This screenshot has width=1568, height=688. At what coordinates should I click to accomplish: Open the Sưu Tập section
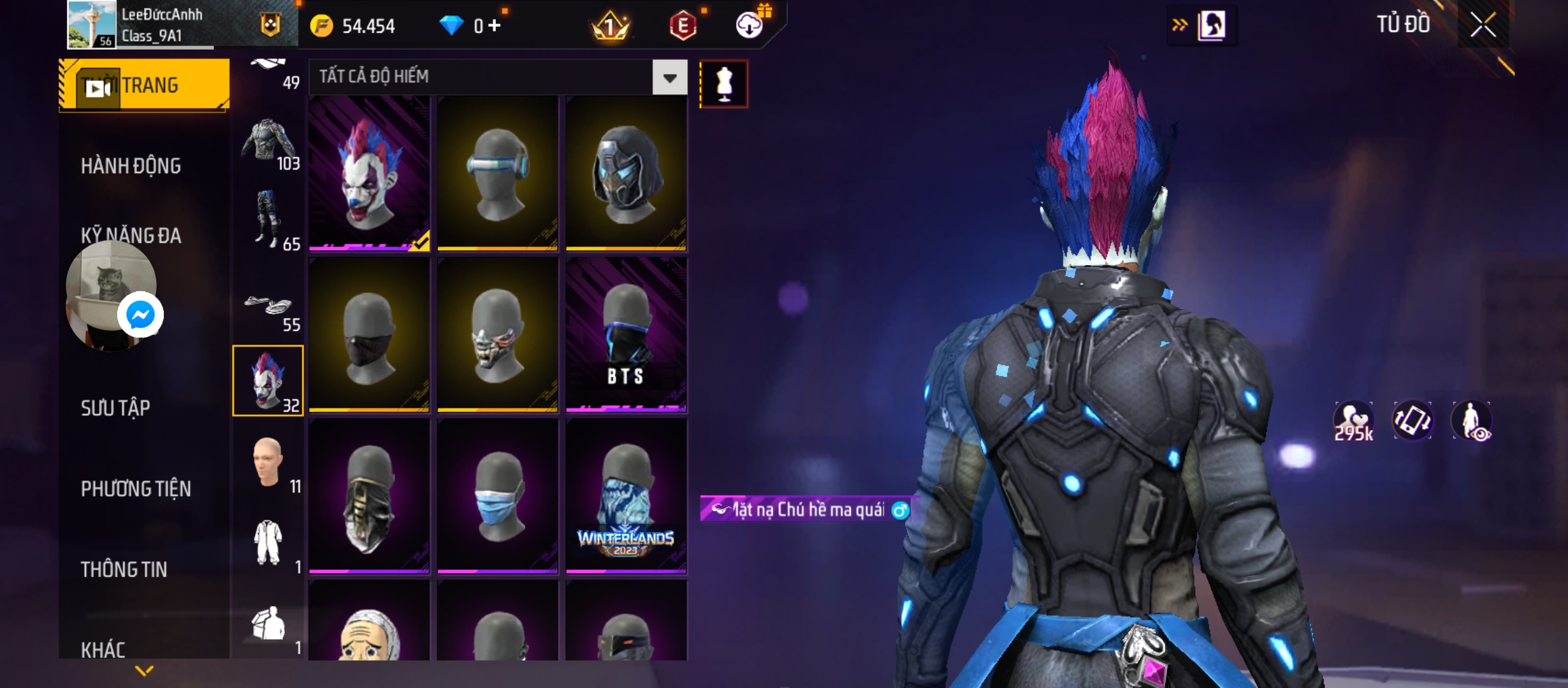115,408
